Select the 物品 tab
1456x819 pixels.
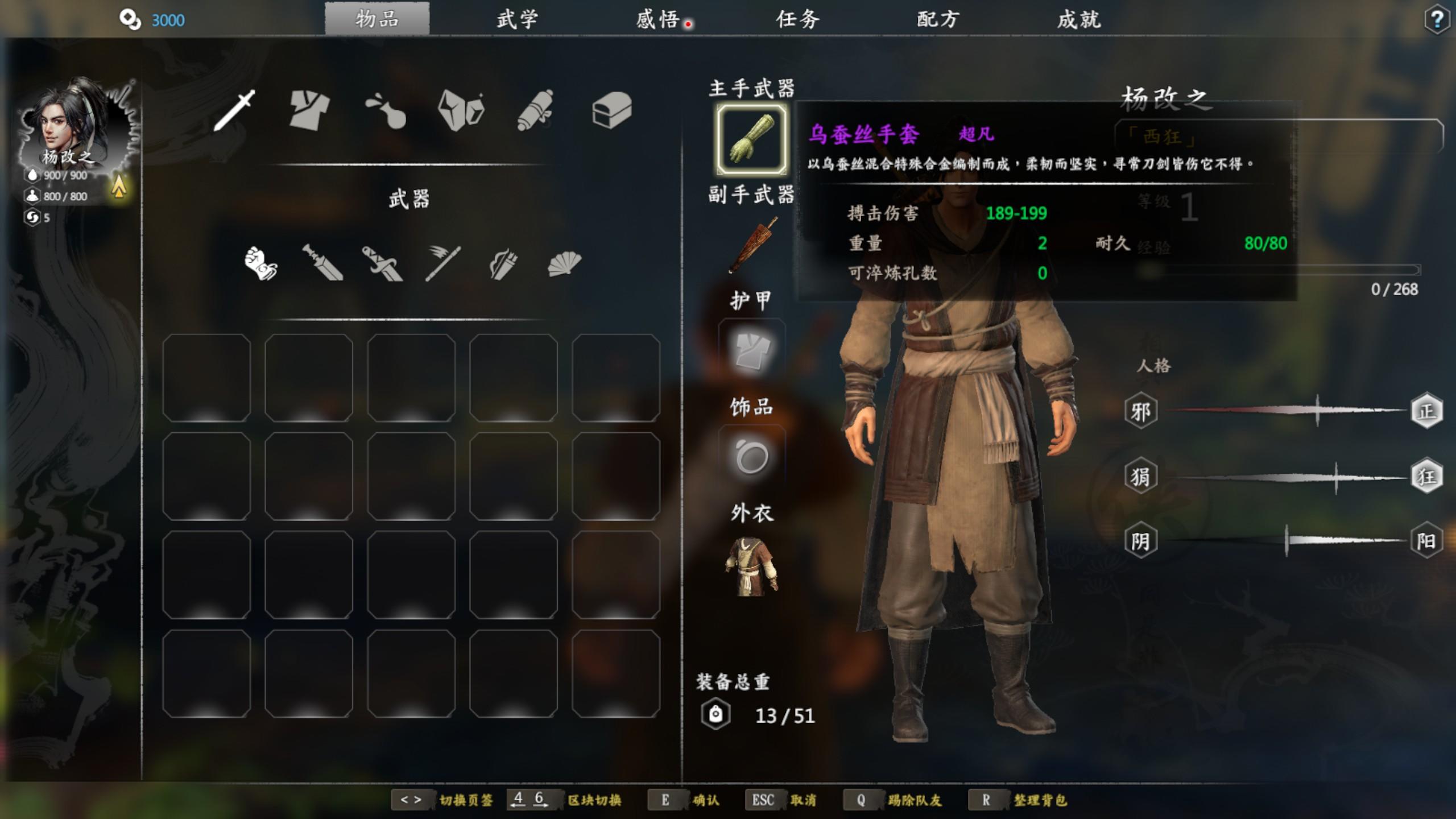coord(377,19)
